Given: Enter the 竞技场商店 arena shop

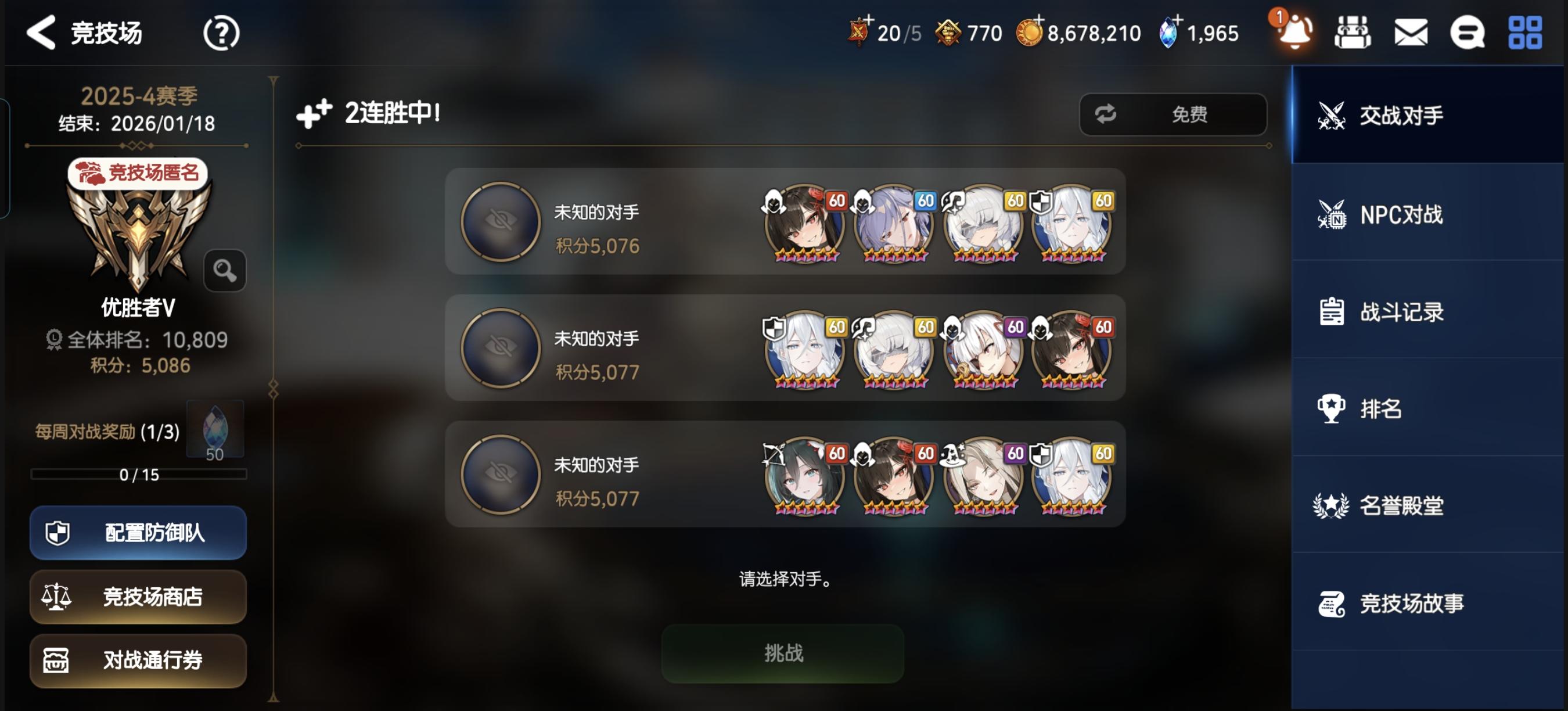Looking at the screenshot, I should [x=138, y=597].
